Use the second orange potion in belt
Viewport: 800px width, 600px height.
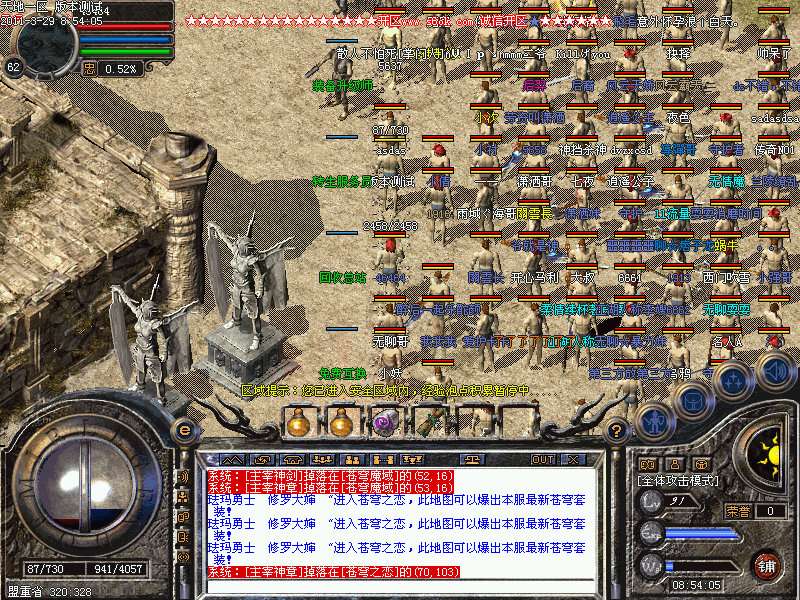[341, 423]
